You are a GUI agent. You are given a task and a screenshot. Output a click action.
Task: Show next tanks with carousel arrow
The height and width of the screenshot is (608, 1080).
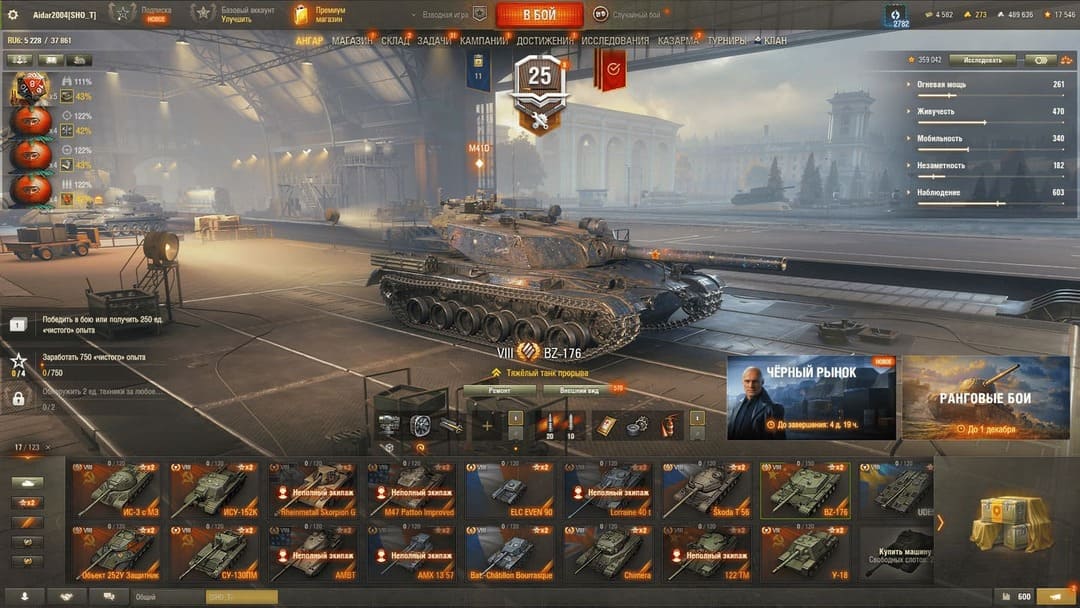pos(940,522)
